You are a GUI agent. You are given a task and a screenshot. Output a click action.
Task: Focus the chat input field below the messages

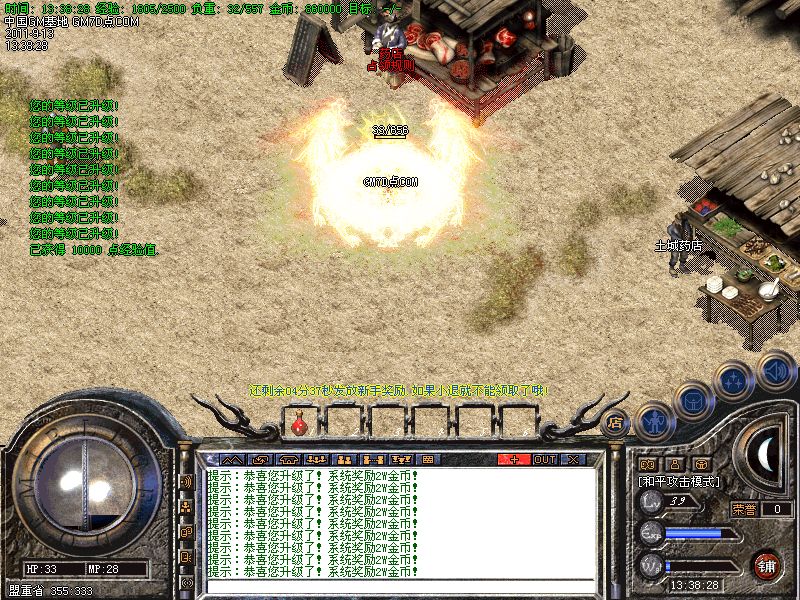coord(400,586)
